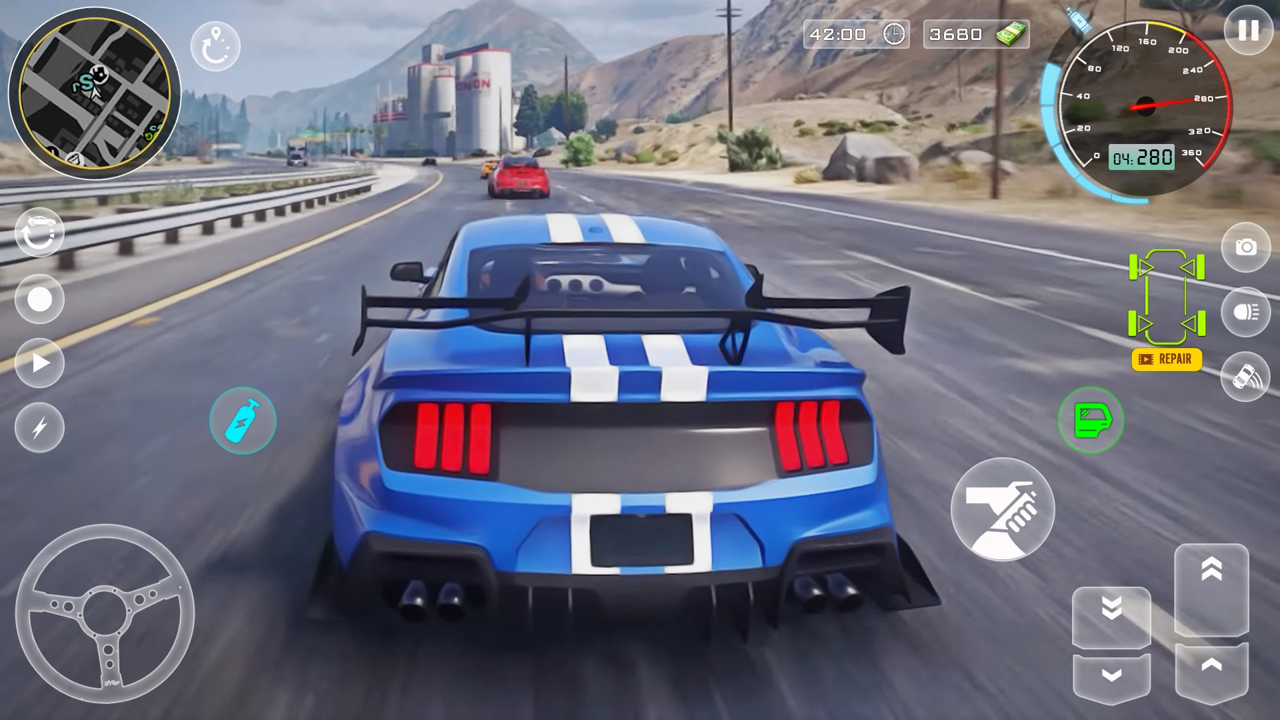
Task: Tap the play icon on the left
Action: coord(40,363)
